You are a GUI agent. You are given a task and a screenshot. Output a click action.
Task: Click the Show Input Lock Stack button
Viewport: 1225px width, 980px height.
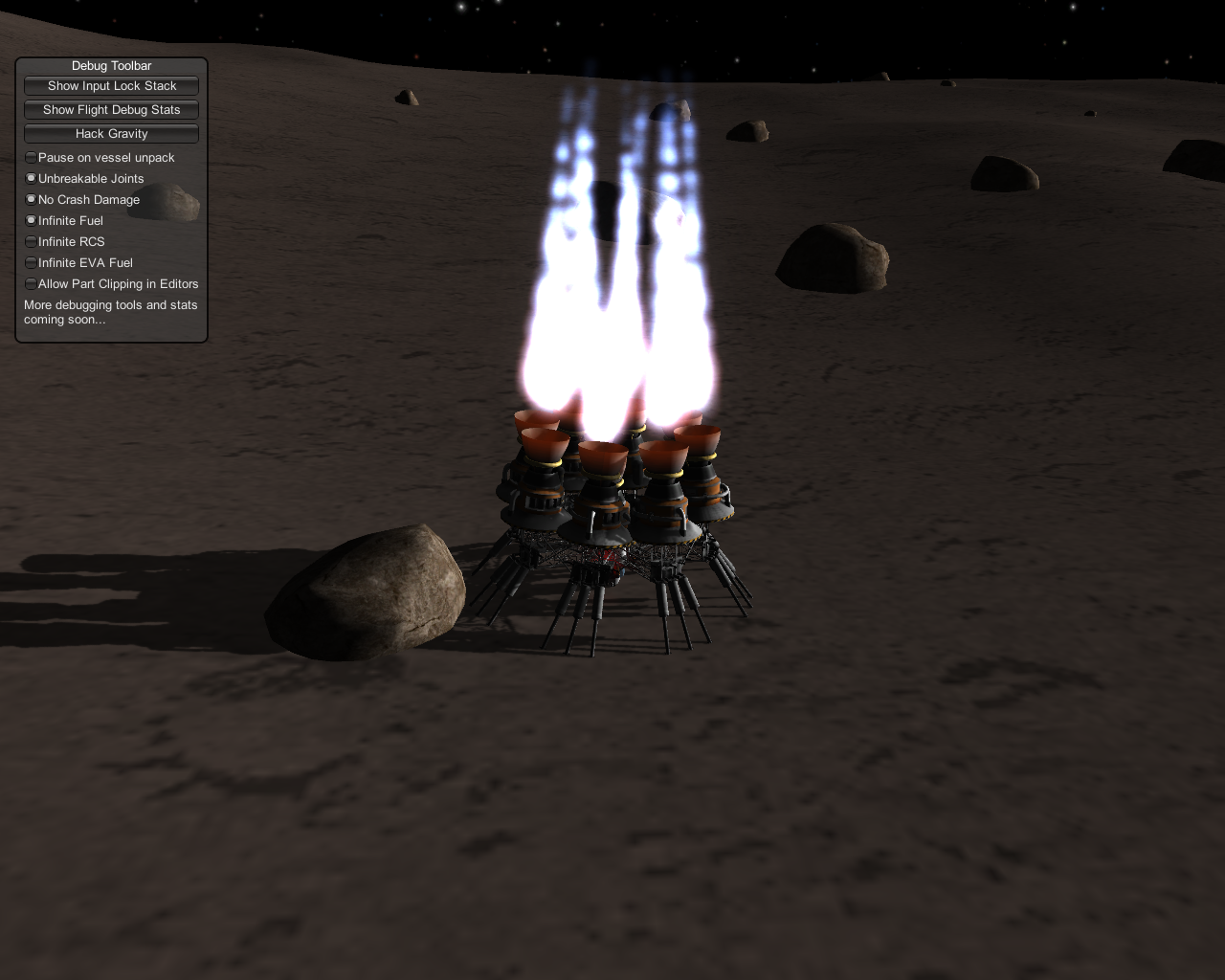[x=111, y=86]
